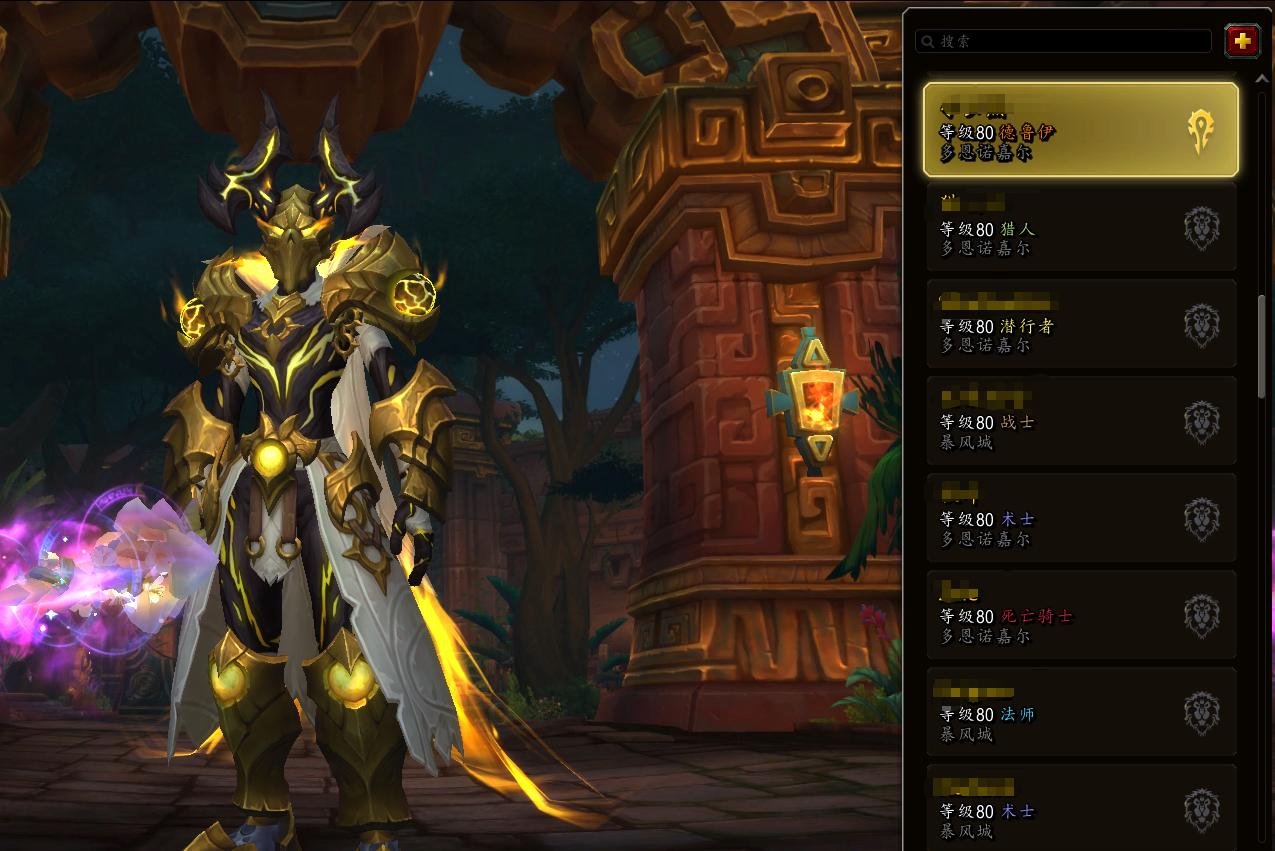Select the Mage (法师) character row
The image size is (1275, 851).
click(1081, 712)
